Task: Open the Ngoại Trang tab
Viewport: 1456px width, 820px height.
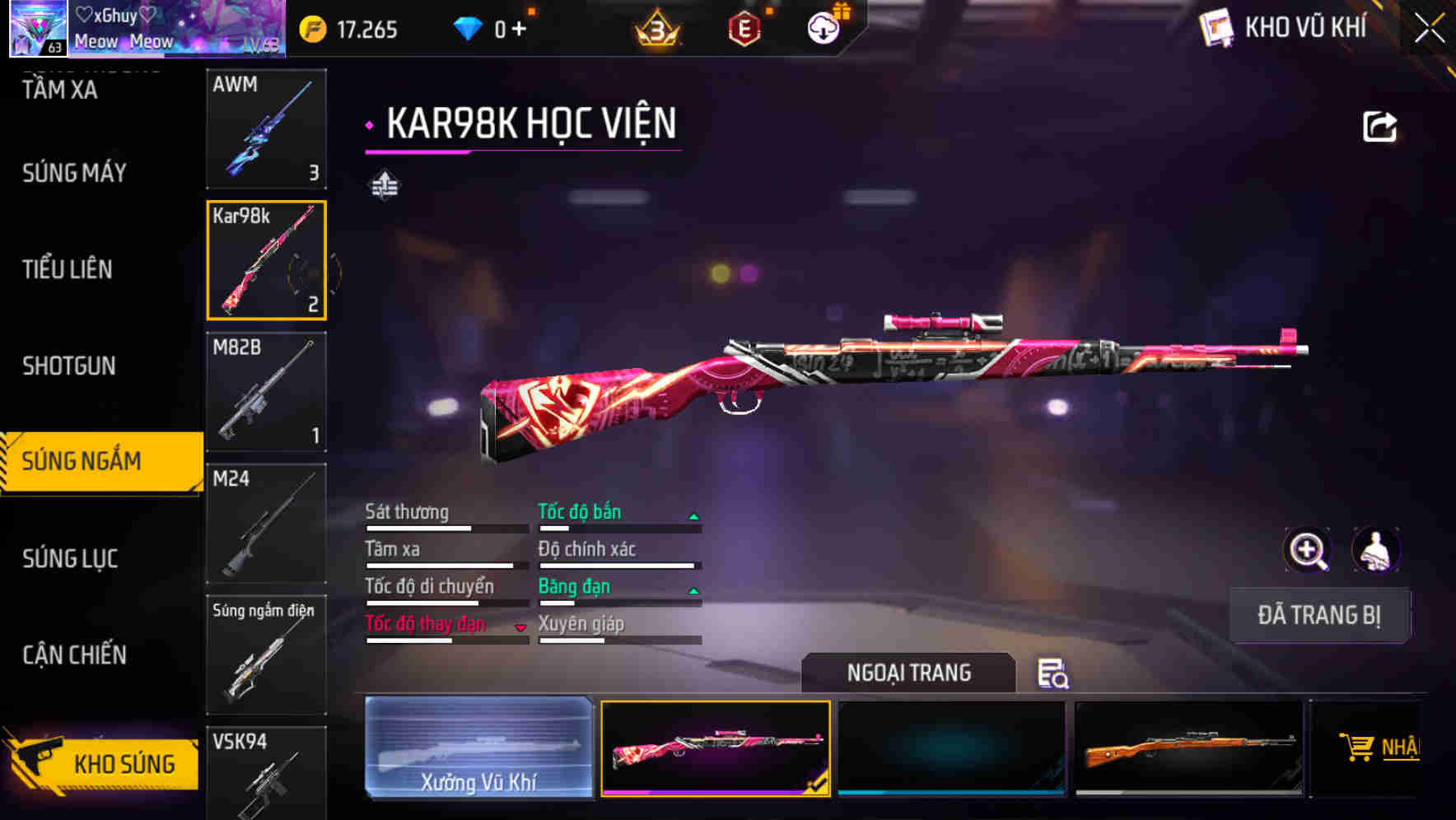Action: 909,673
